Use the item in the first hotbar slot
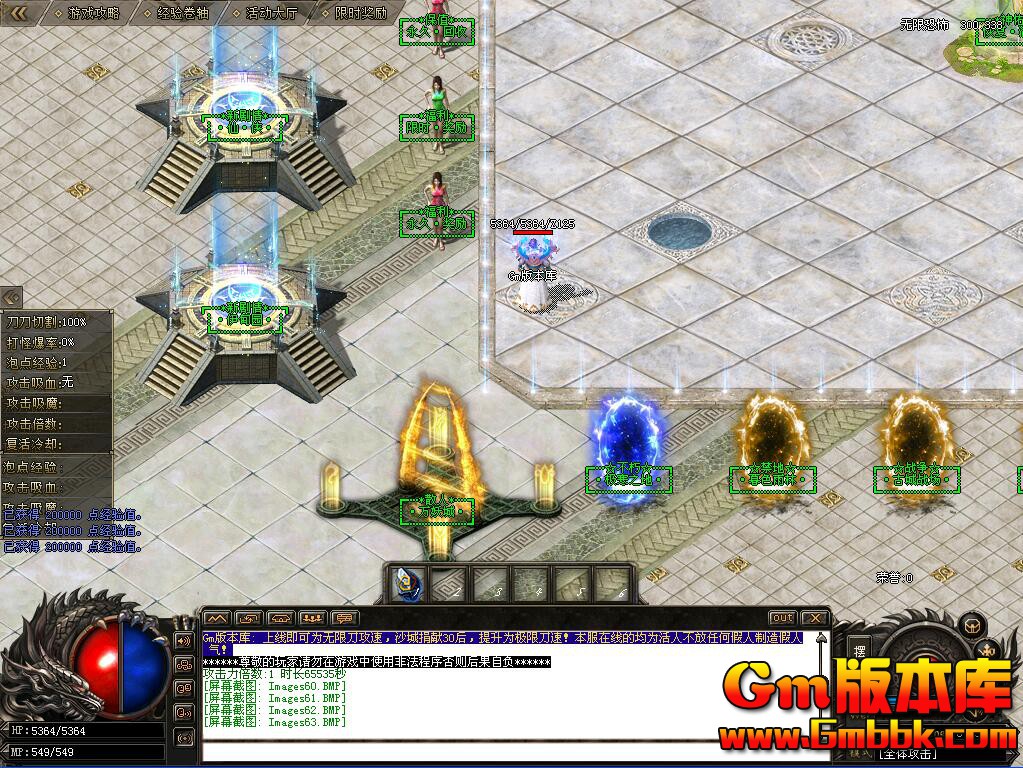 click(x=407, y=583)
